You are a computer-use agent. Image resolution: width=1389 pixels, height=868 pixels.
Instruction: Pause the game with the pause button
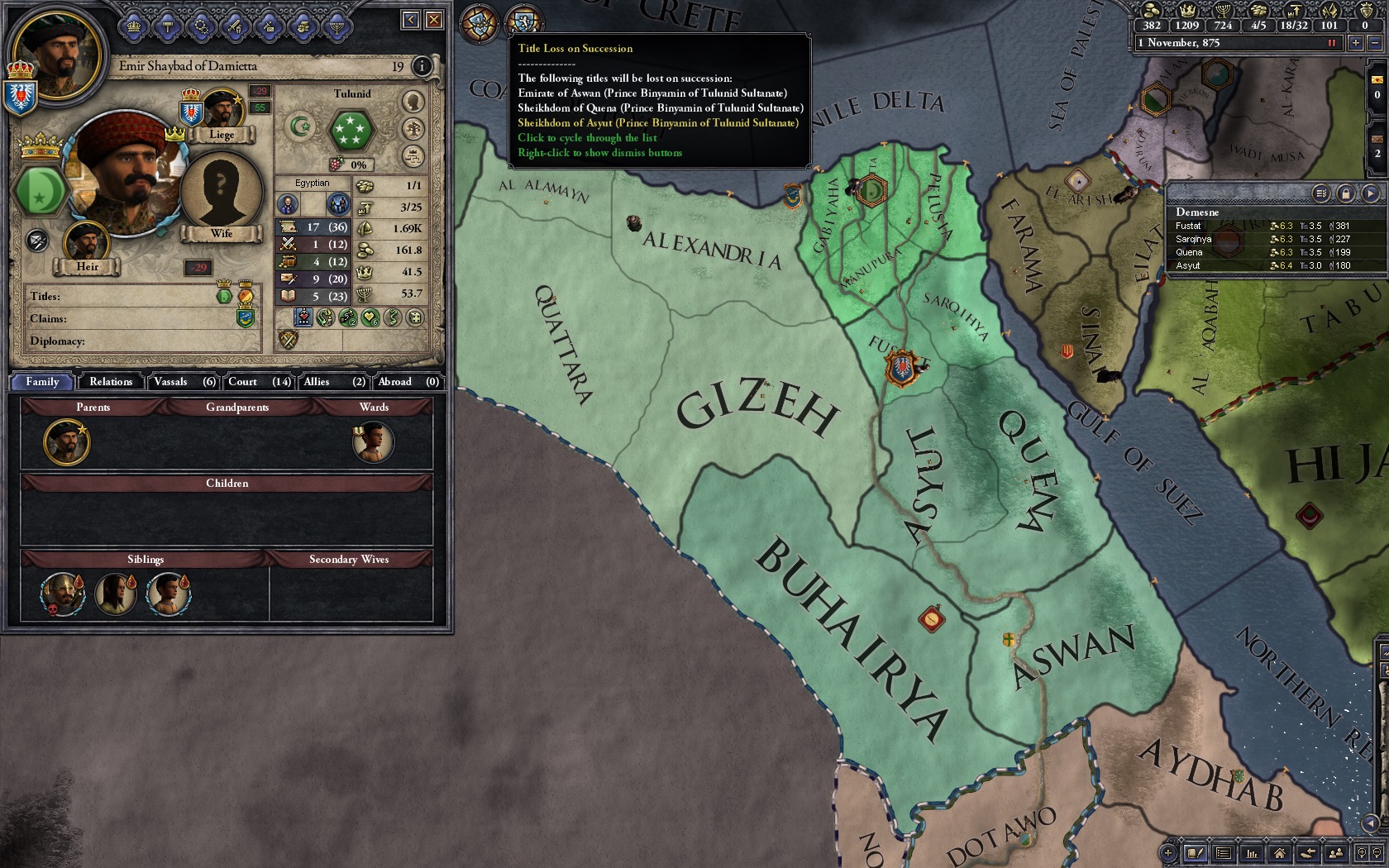(1332, 44)
